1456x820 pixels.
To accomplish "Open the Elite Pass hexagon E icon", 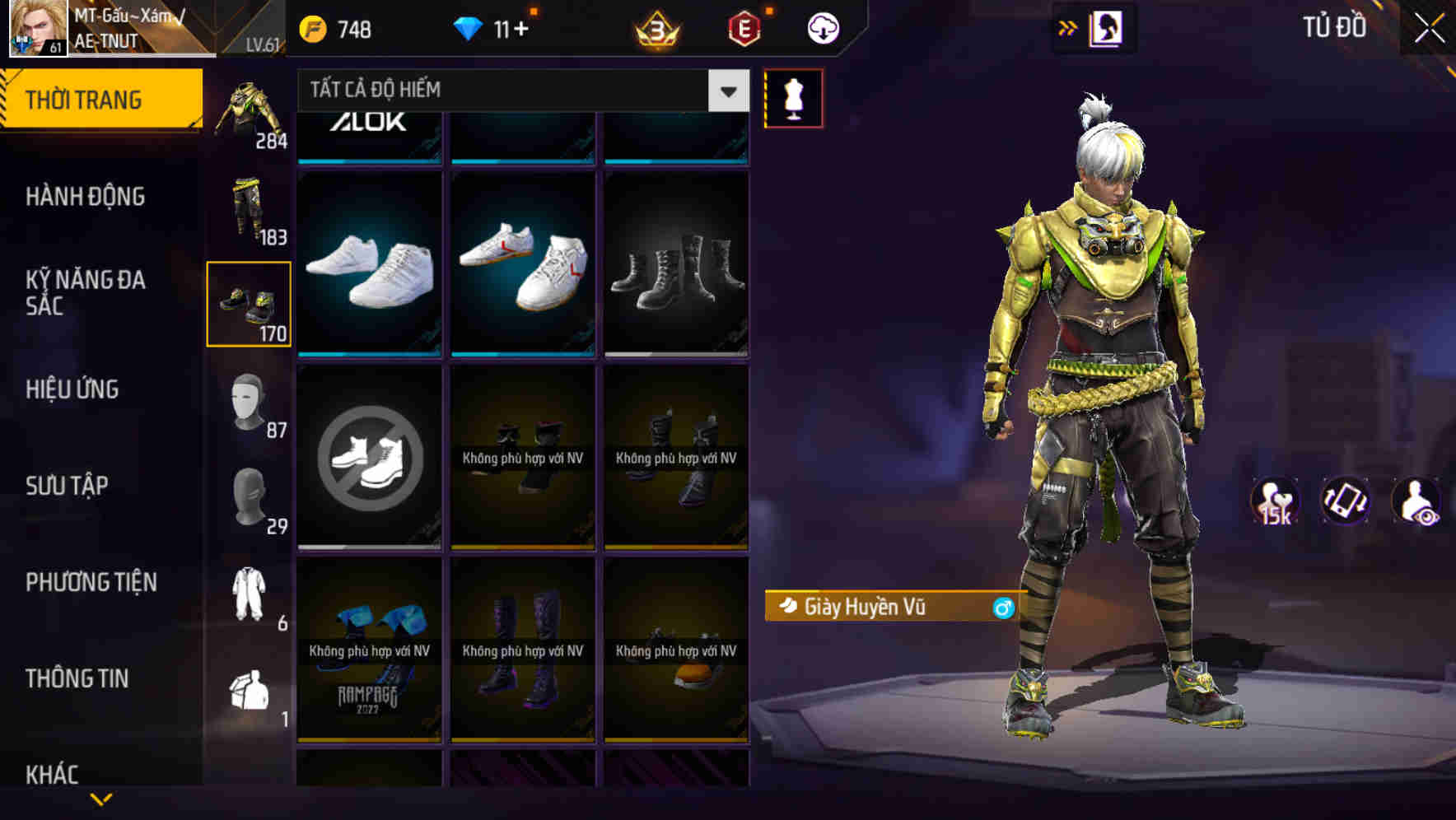I will pyautogui.click(x=744, y=29).
